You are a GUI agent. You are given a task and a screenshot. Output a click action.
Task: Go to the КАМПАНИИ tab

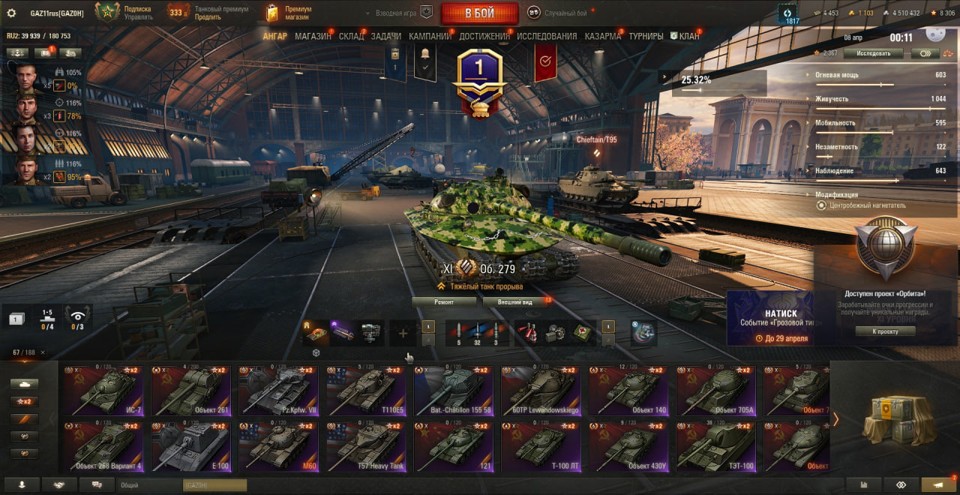click(429, 36)
